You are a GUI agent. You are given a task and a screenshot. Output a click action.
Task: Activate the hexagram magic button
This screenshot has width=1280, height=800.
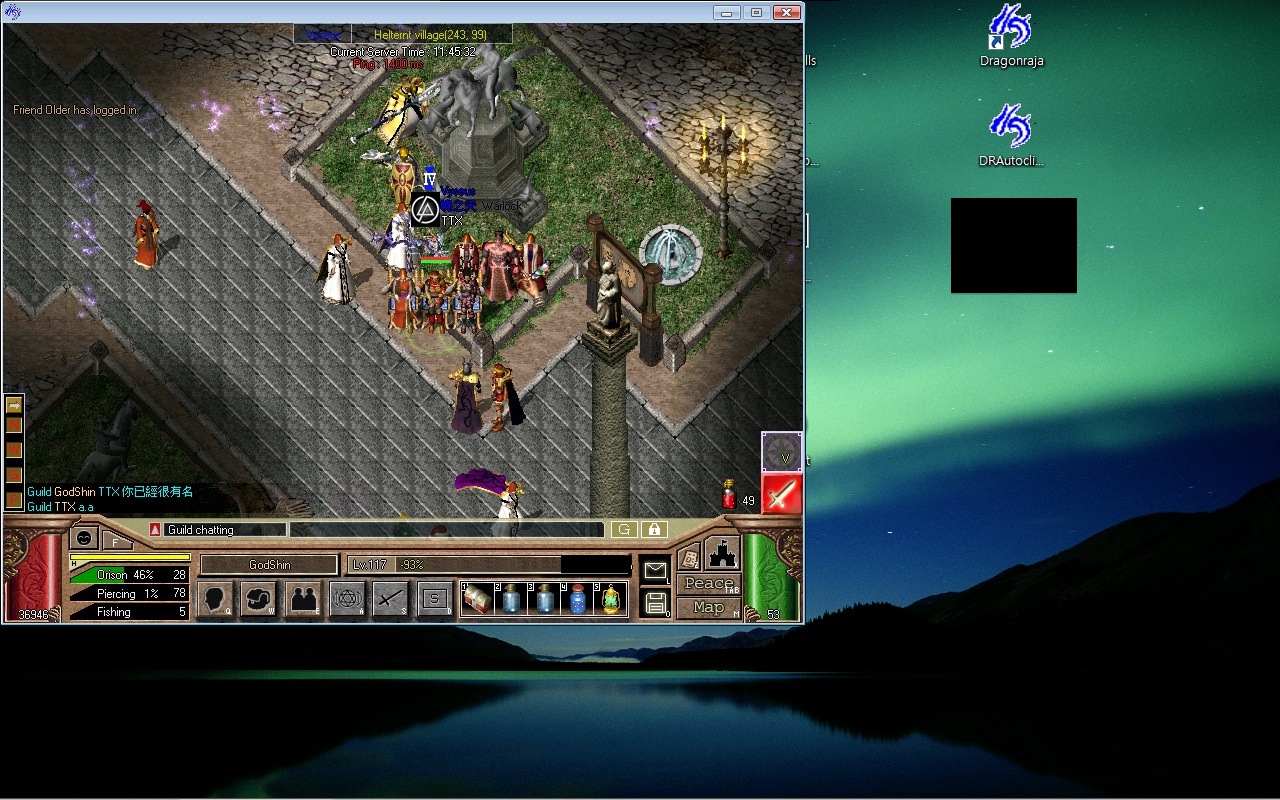347,599
